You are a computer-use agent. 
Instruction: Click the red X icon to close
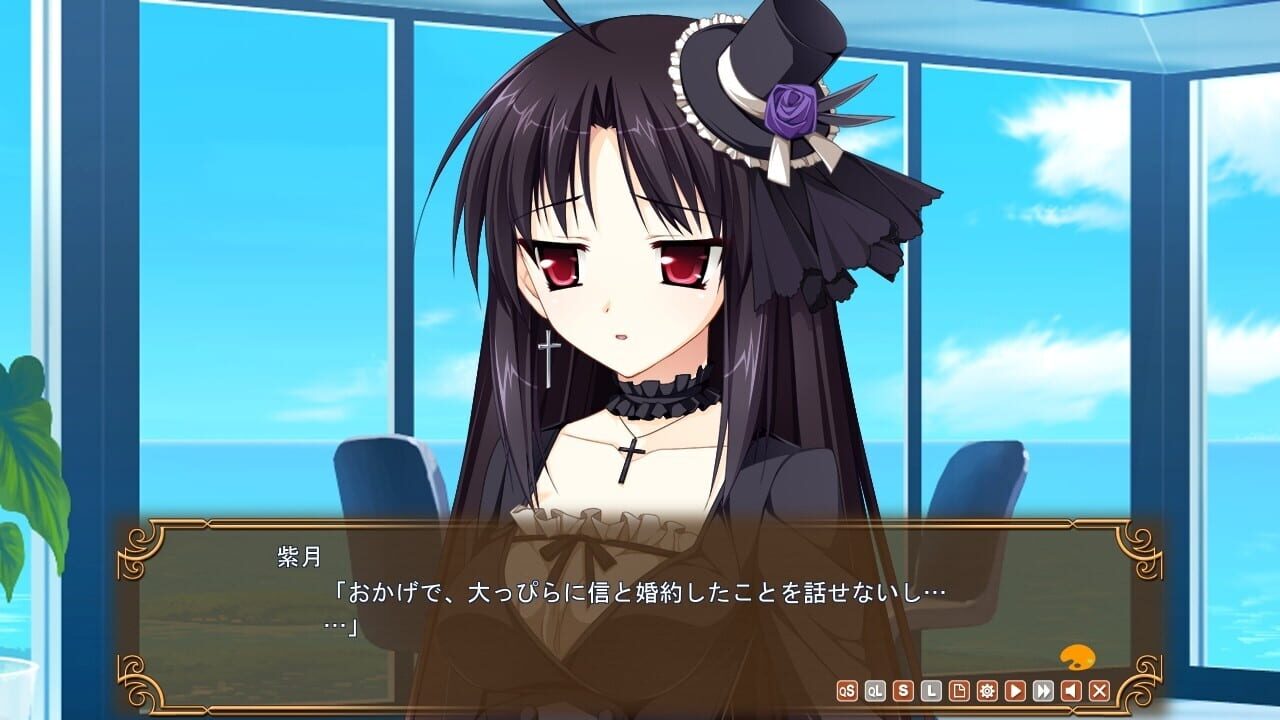pyautogui.click(x=1097, y=690)
